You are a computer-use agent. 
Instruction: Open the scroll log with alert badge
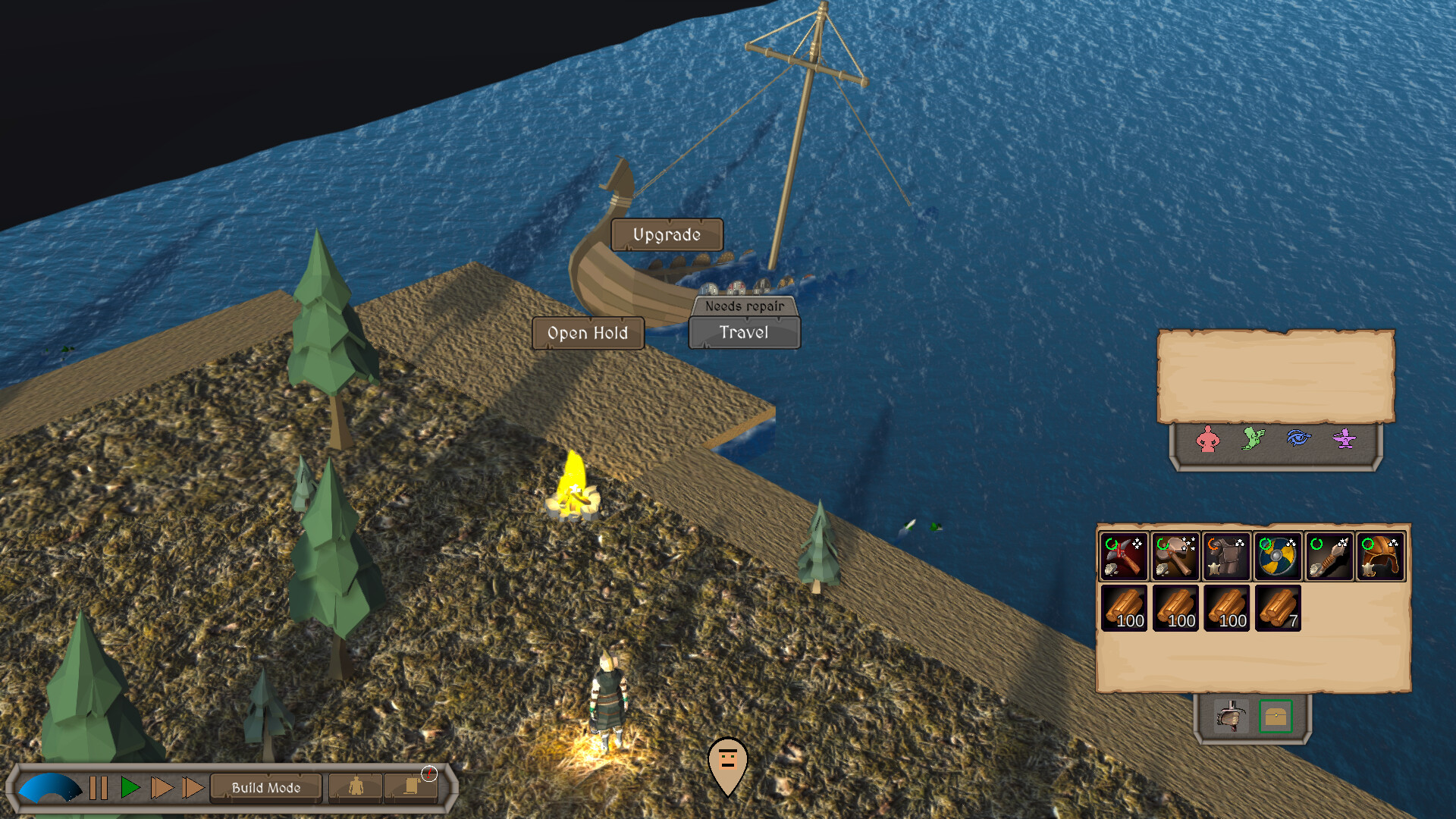coord(412,787)
